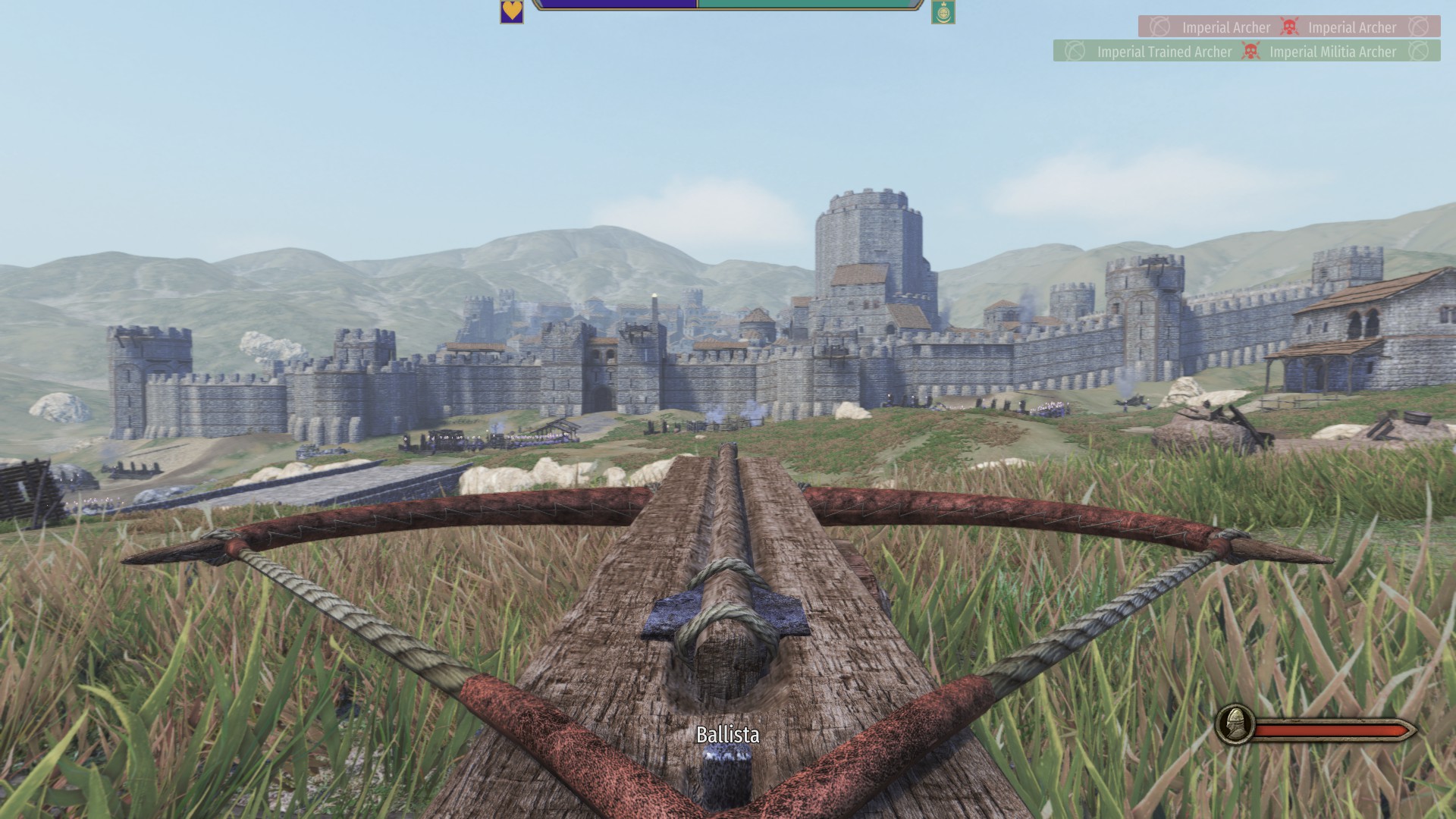This screenshot has width=1456, height=819.
Task: Click the red skull icon in top kill feed
Action: coord(1289,27)
